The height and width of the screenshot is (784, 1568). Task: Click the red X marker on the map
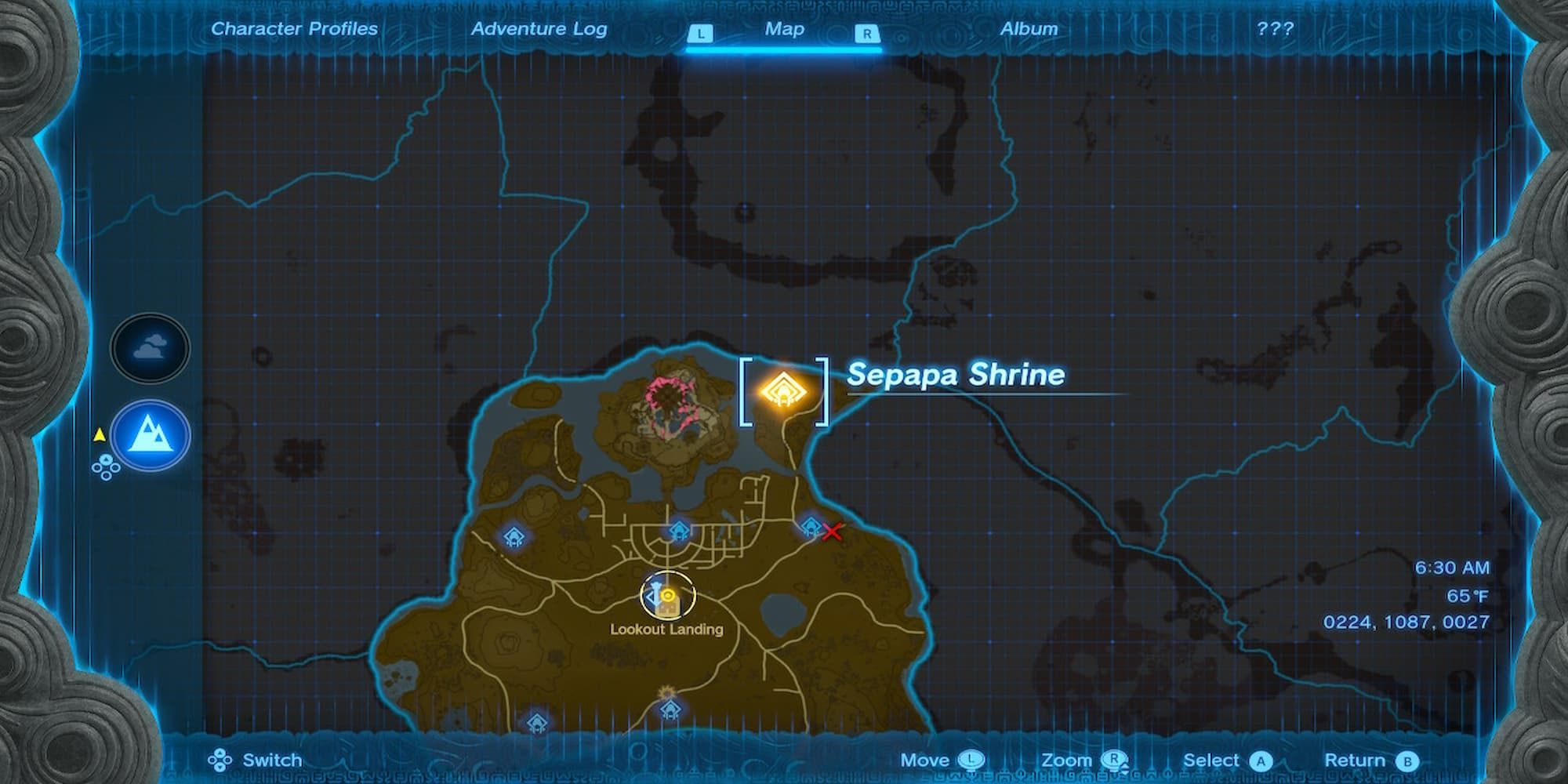click(831, 532)
